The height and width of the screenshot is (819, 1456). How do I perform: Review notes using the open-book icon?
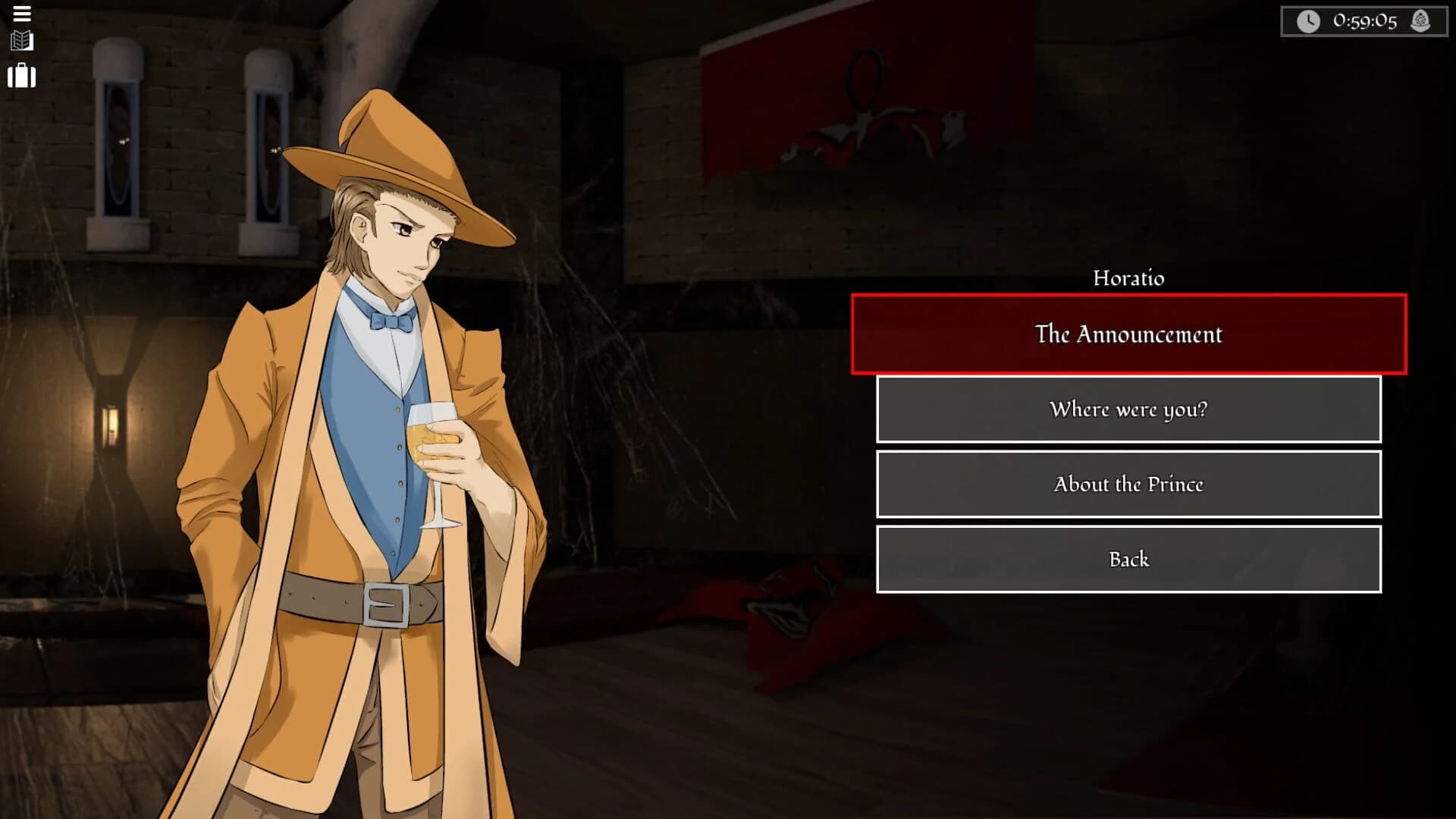pos(23,42)
